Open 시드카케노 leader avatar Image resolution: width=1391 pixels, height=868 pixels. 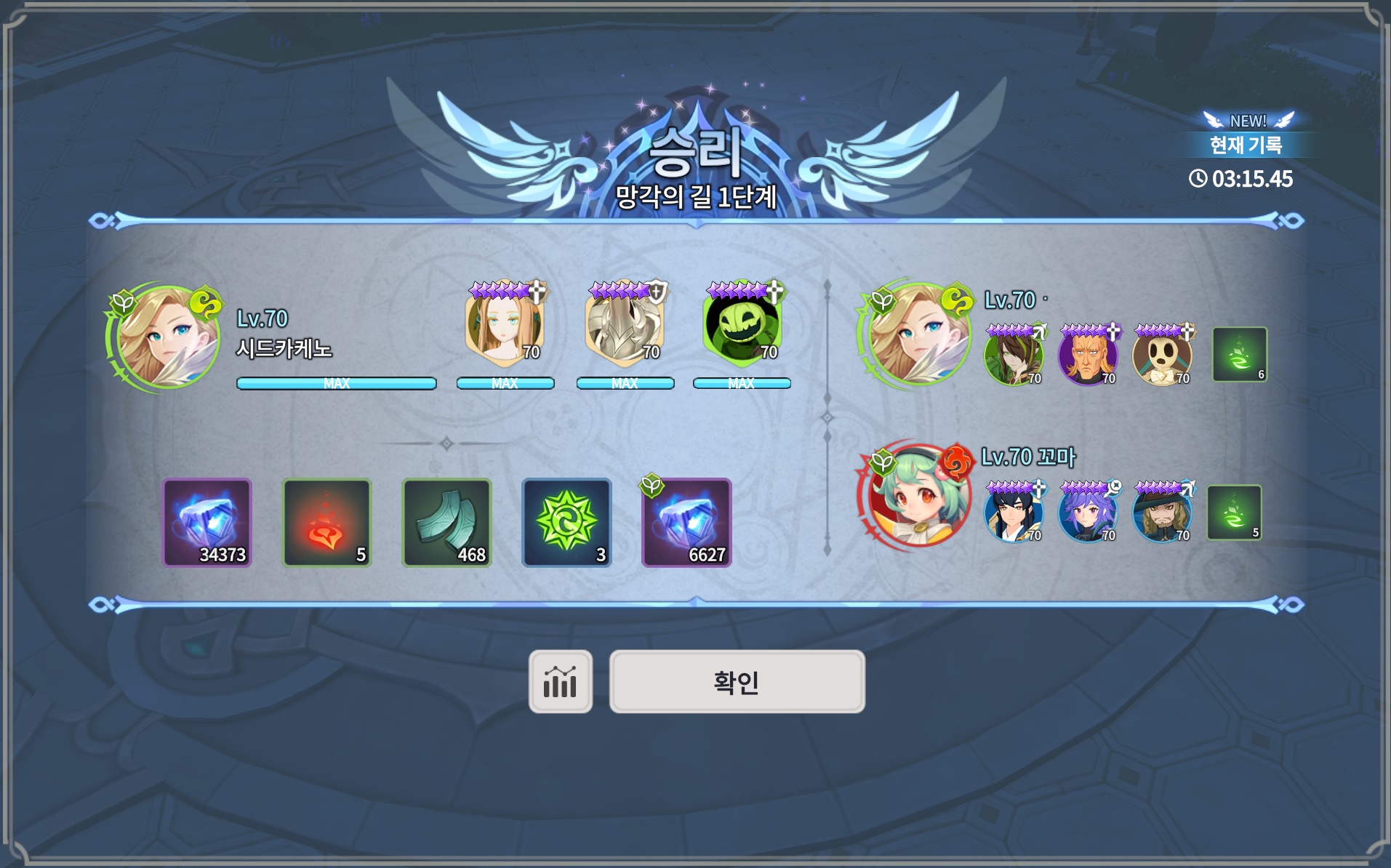point(167,338)
